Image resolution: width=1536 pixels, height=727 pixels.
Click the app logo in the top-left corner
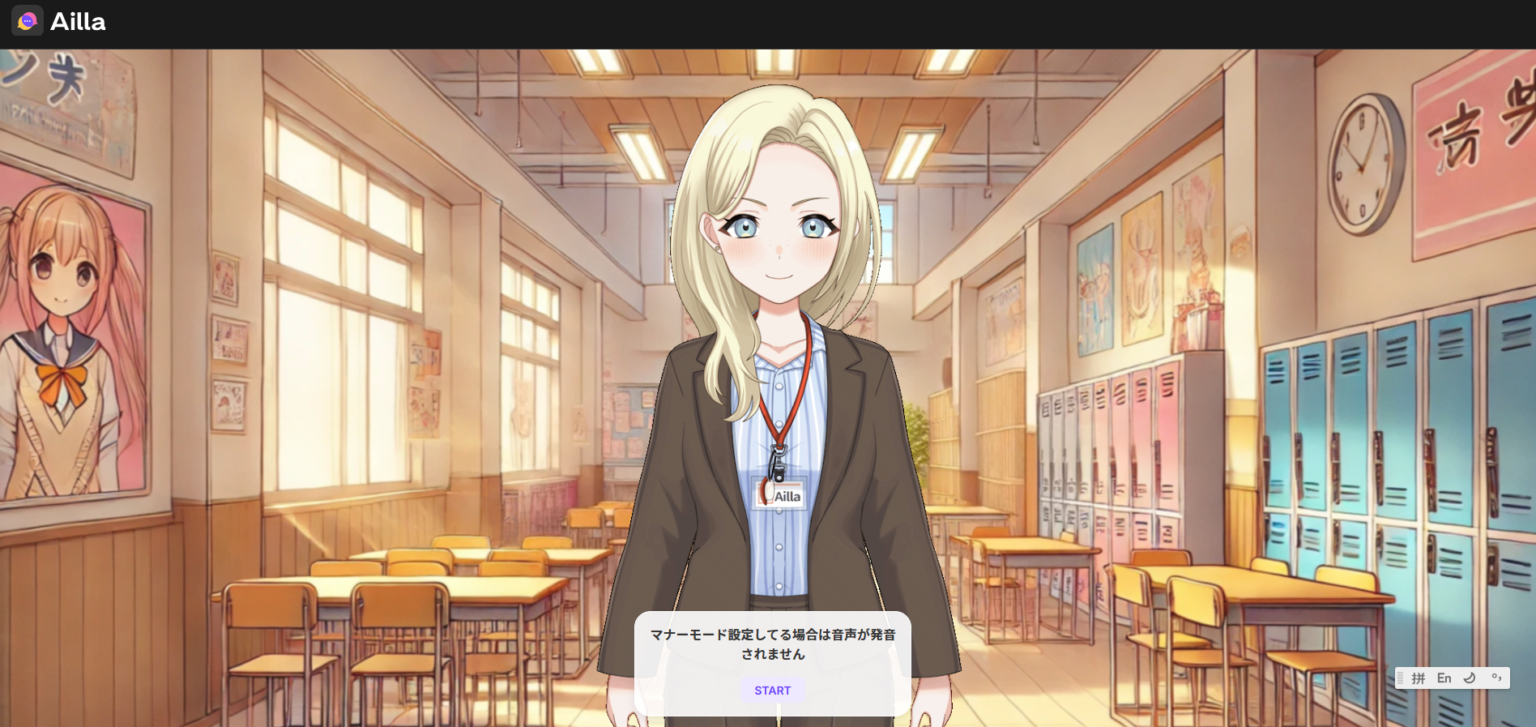coord(26,21)
